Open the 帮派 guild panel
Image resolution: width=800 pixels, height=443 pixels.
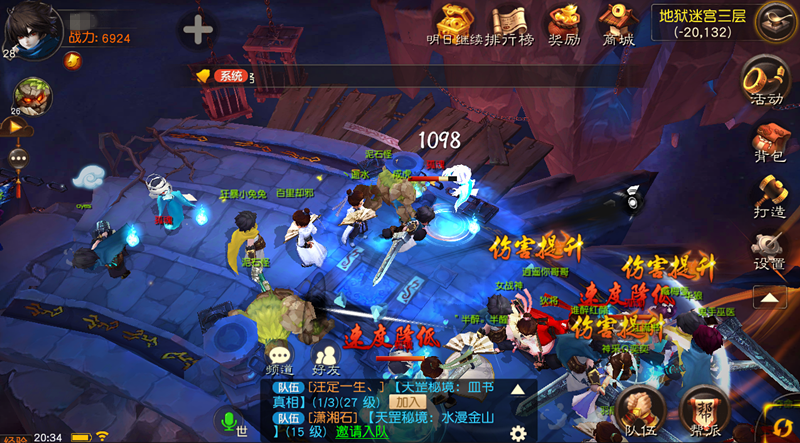point(705,412)
